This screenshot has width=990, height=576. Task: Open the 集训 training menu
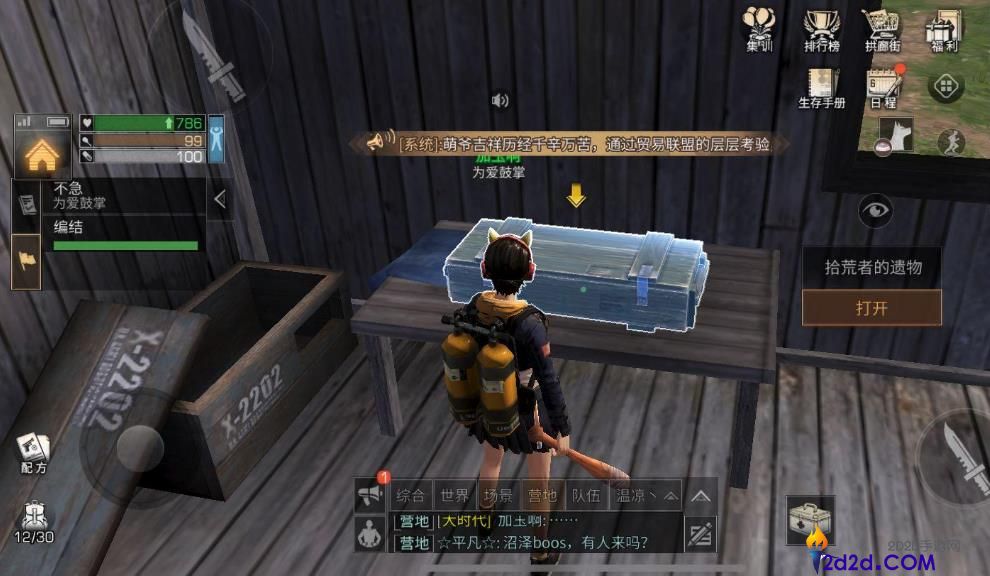coord(760,28)
